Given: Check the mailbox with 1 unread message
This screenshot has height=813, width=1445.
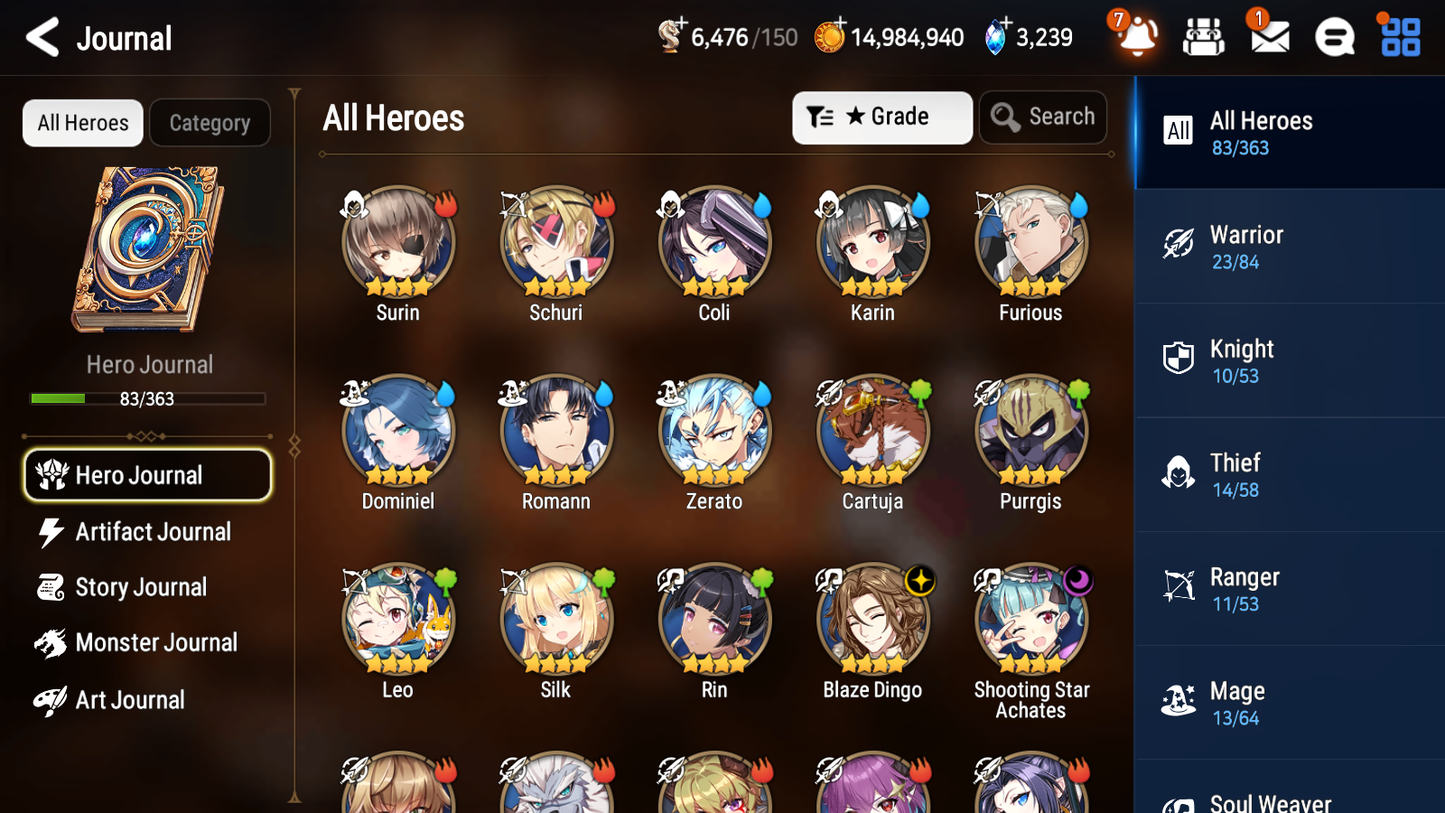Looking at the screenshot, I should coord(1268,36).
